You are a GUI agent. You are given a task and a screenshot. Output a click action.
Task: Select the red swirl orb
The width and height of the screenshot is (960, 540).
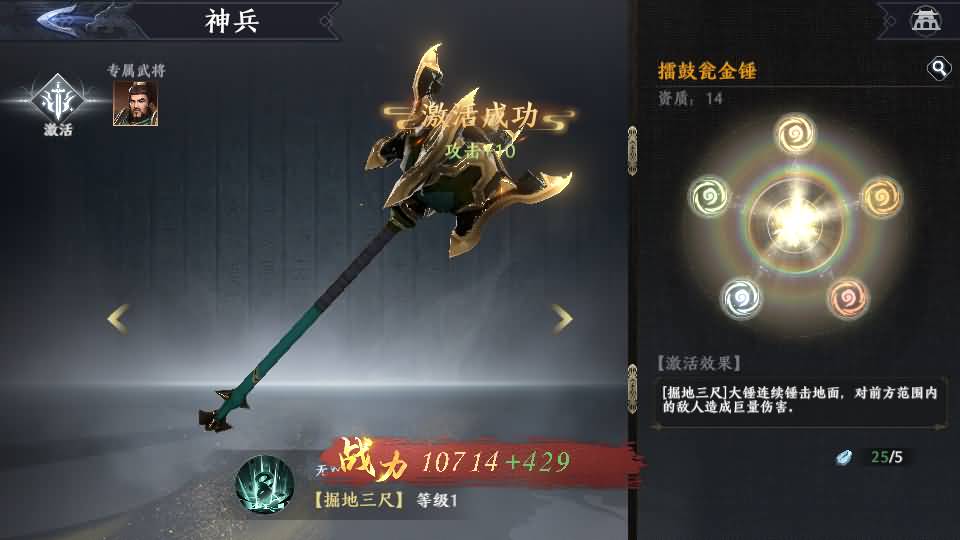pyautogui.click(x=848, y=297)
